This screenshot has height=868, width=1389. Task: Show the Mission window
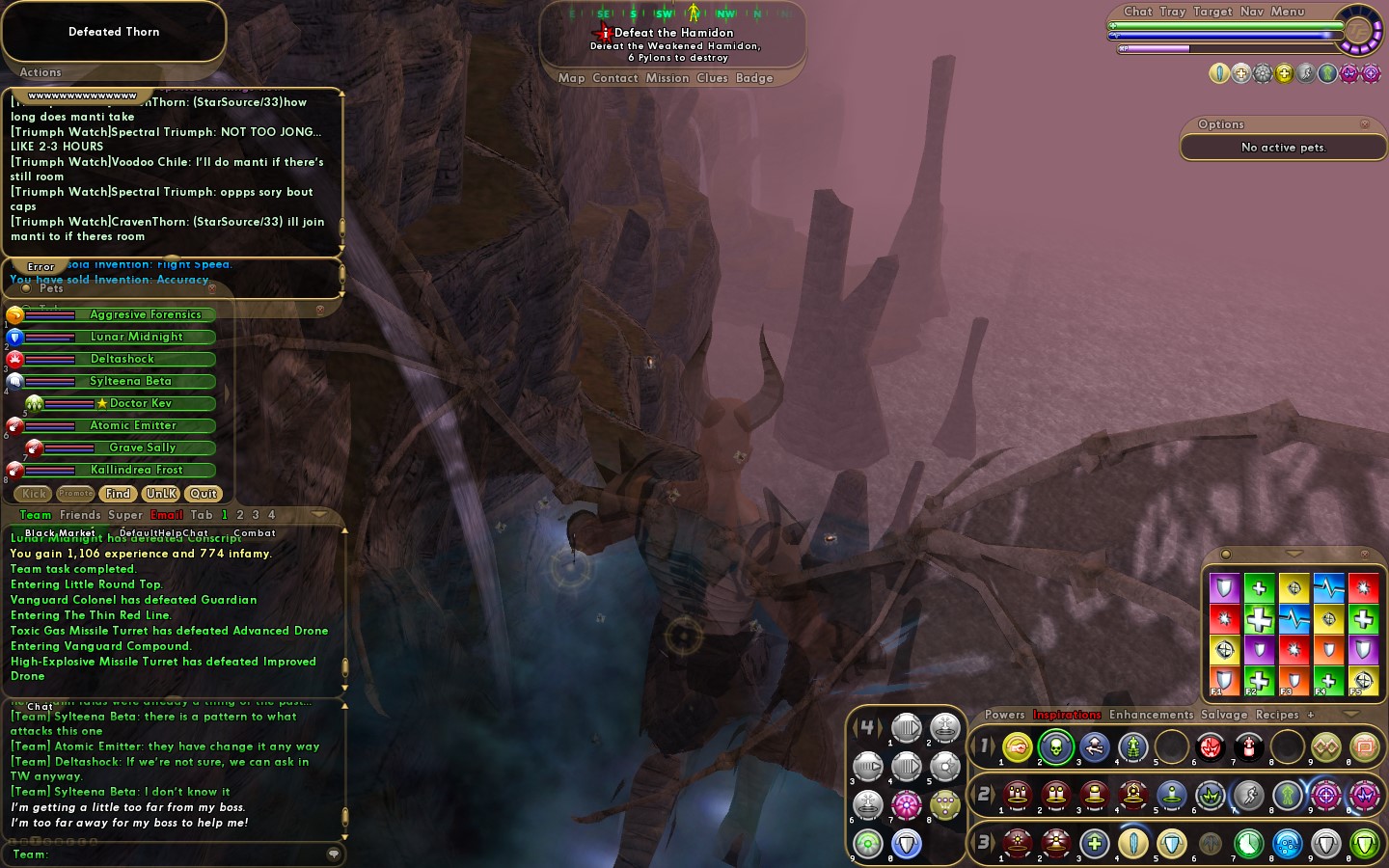[667, 78]
